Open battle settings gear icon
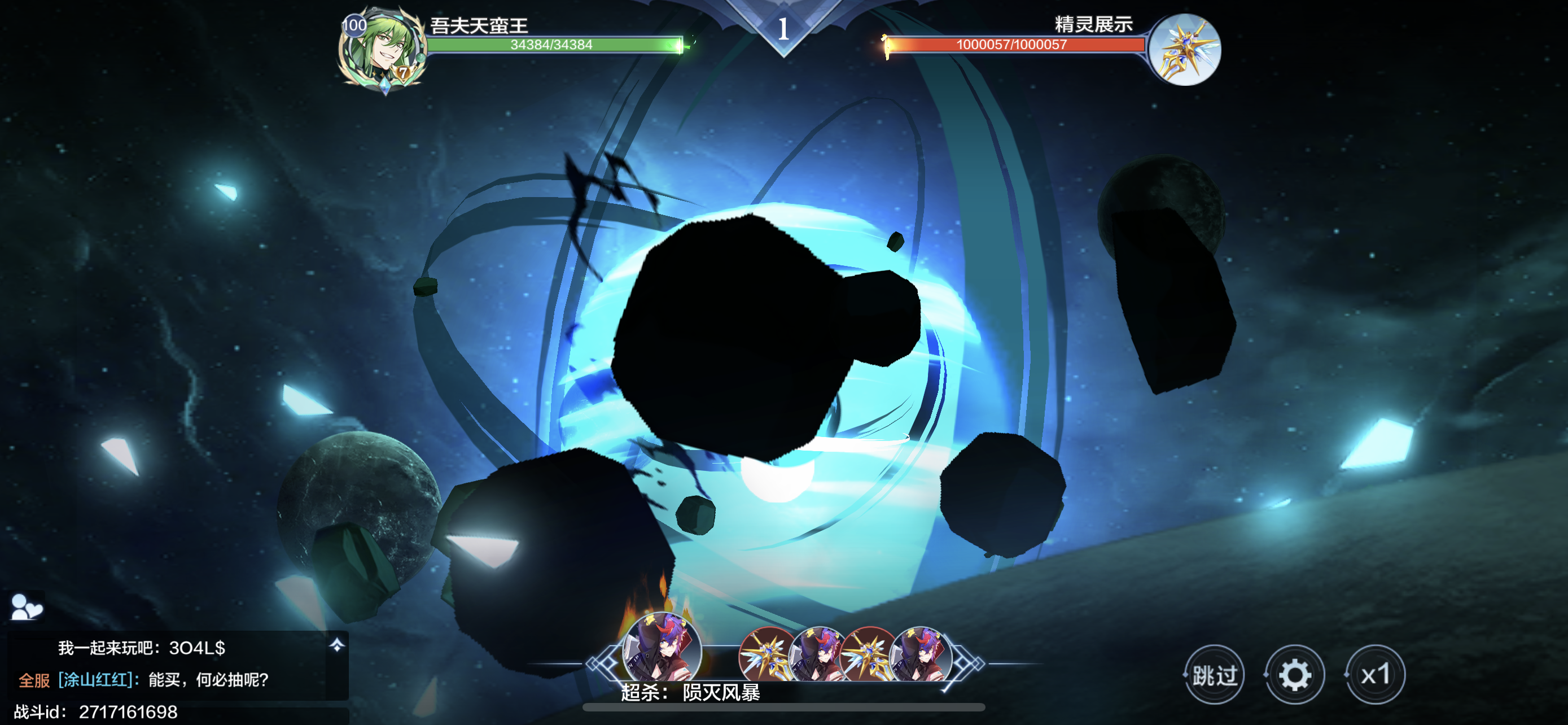Viewport: 1568px width, 725px height. coord(1294,675)
